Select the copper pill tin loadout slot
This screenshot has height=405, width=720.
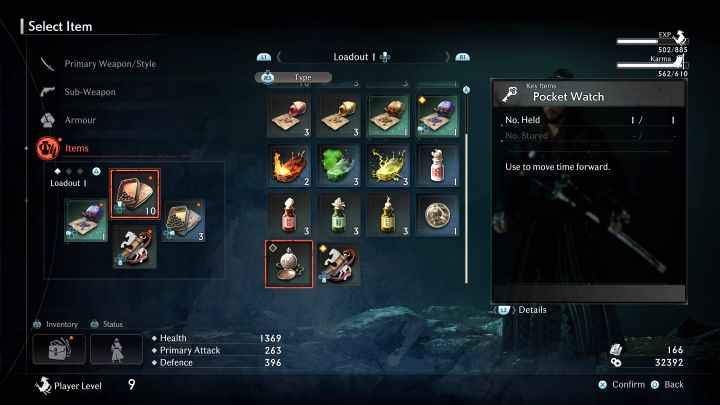[133, 193]
